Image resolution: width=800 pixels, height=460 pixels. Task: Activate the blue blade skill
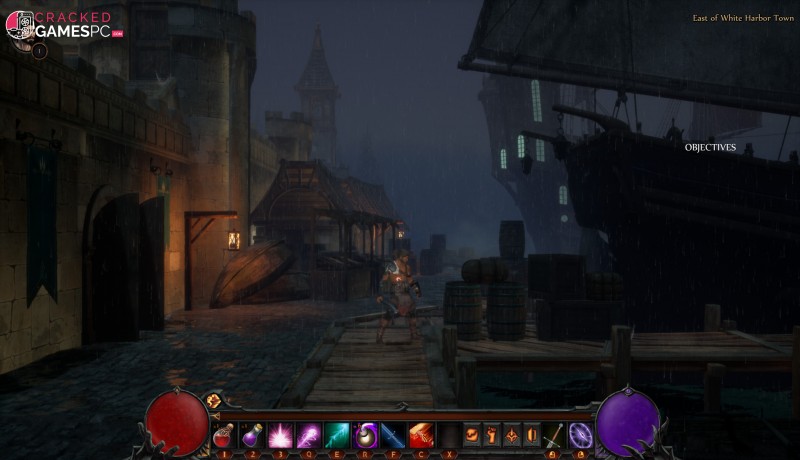coord(394,435)
